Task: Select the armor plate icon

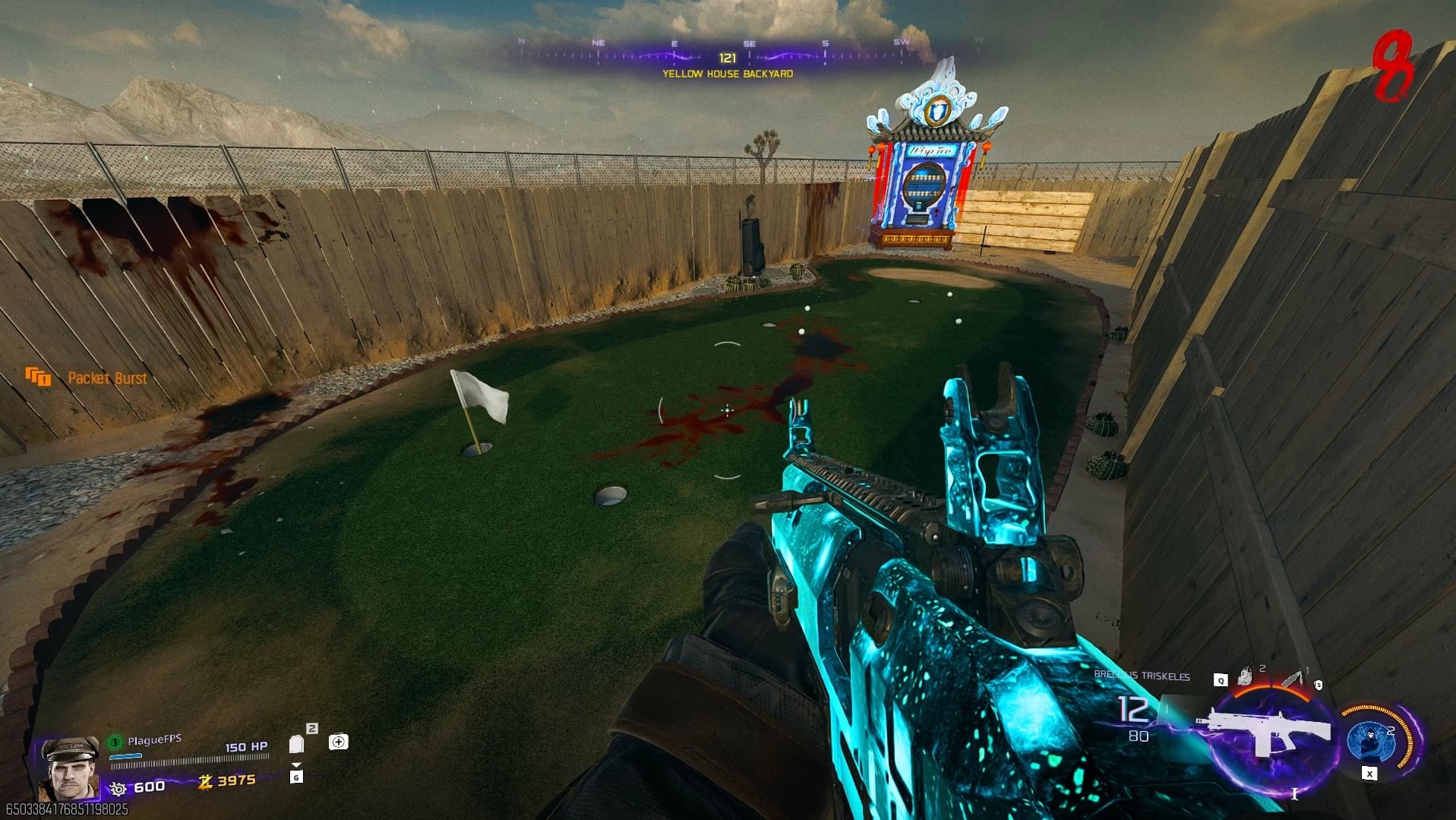Action: point(297,744)
